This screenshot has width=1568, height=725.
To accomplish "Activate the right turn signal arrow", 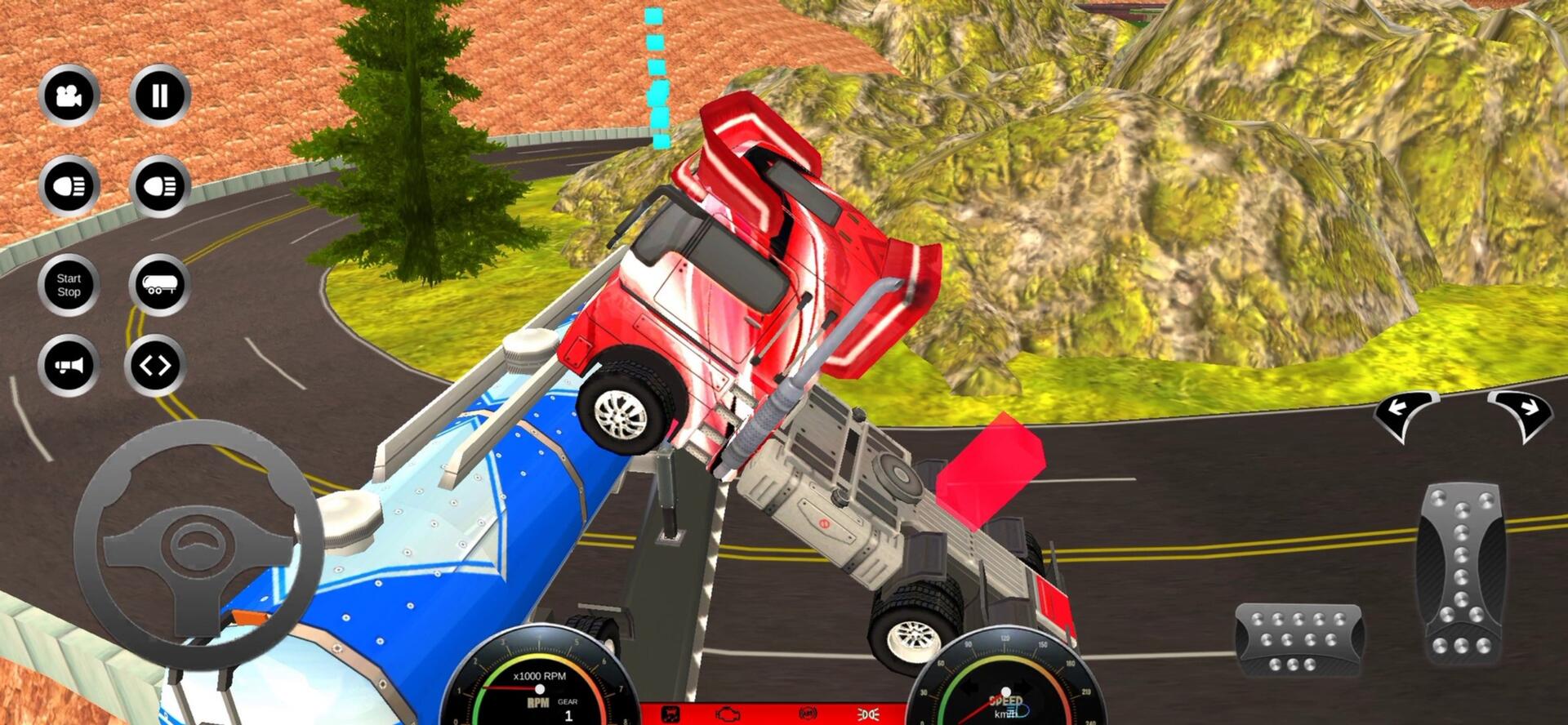I will [x=1520, y=412].
